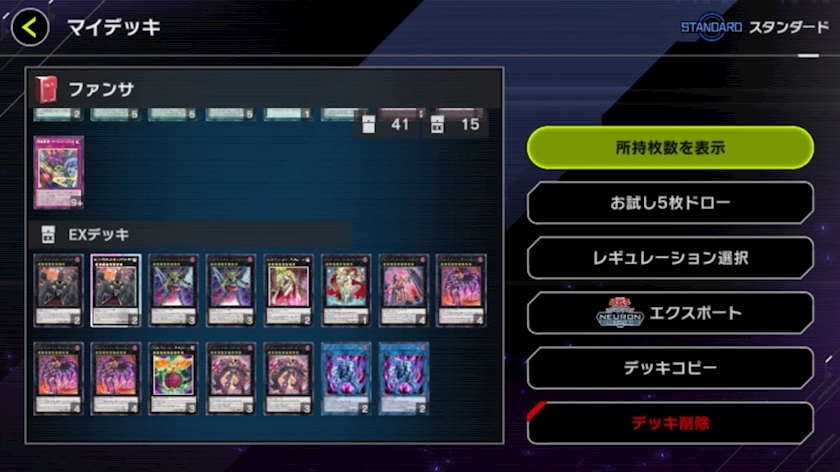Pick the white-framed card with the red-haired figure
This screenshot has width=840, height=472.
point(346,290)
